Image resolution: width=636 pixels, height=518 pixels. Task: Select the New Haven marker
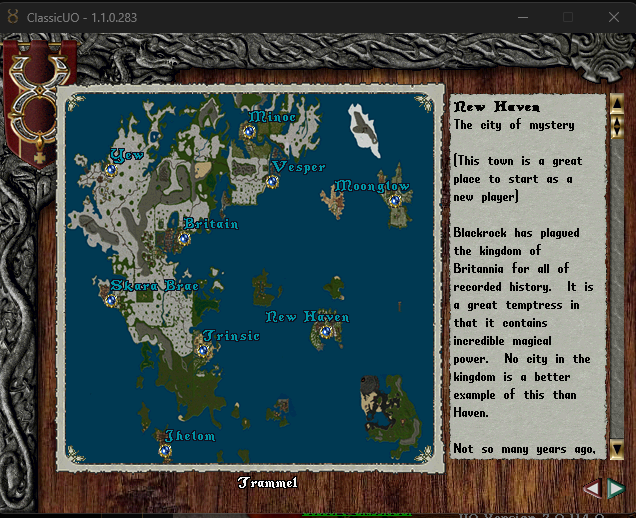point(326,331)
